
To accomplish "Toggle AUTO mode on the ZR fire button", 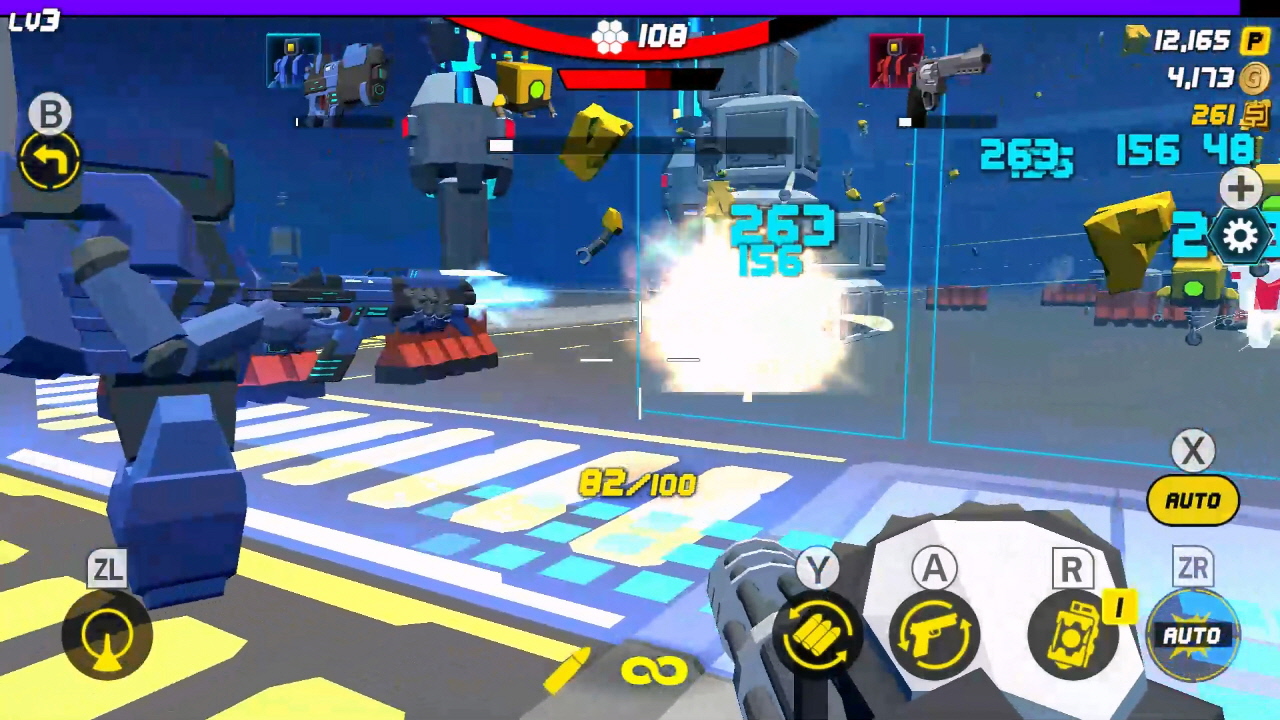I will [1193, 635].
